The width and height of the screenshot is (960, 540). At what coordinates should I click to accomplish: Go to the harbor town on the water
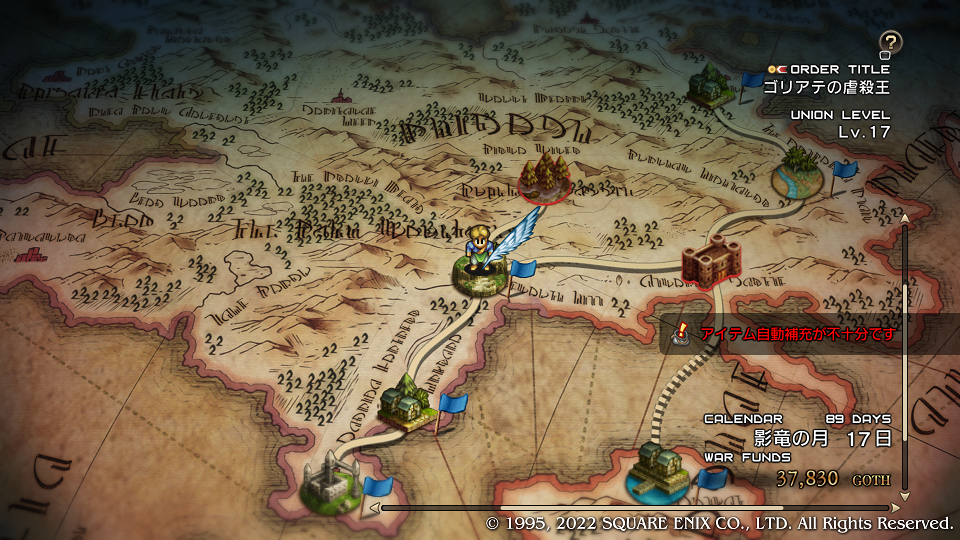(x=661, y=470)
